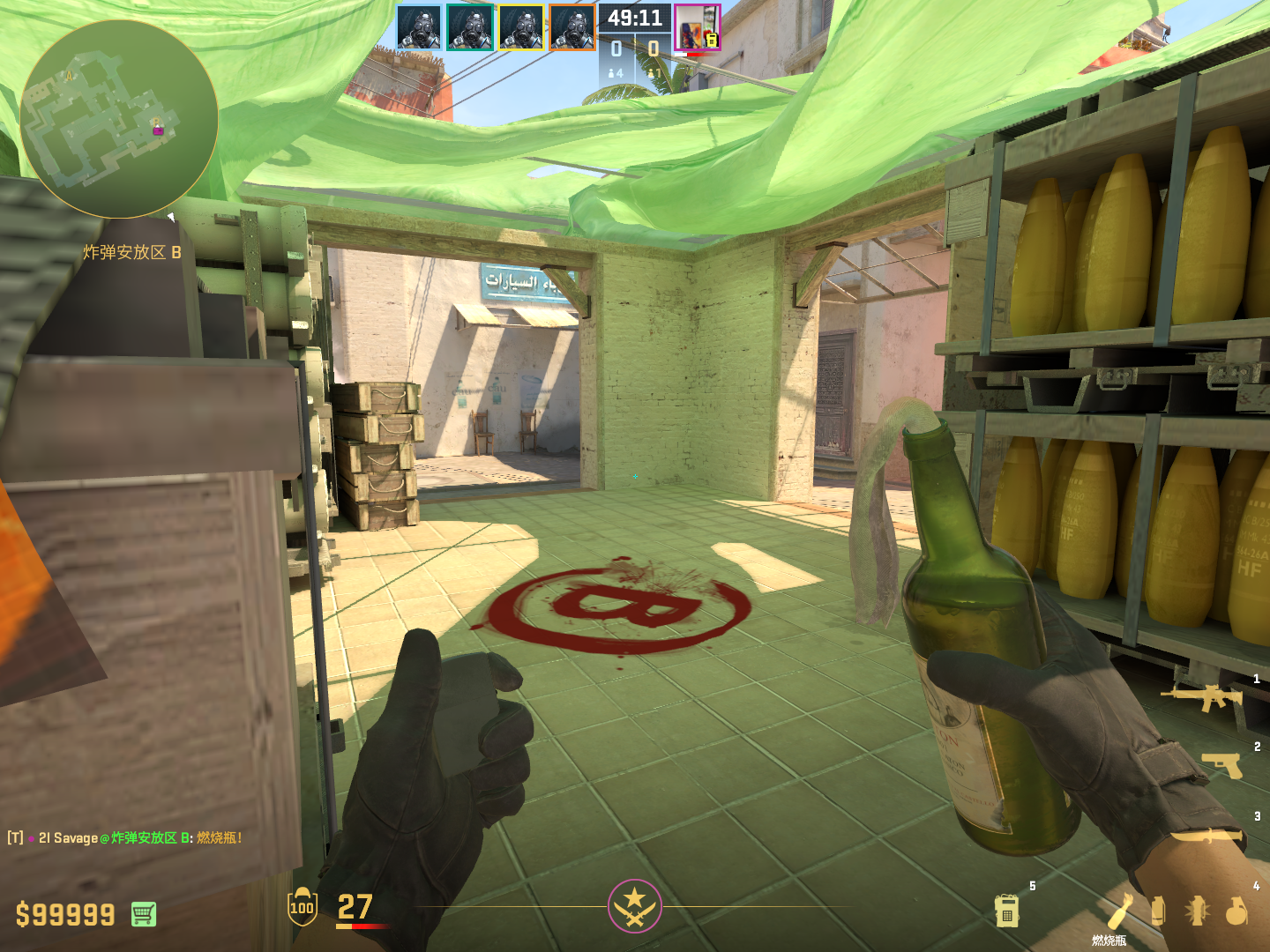1270x952 pixels.
Task: Click the magenta-bordered bomb carrier avatar
Action: pos(697,27)
